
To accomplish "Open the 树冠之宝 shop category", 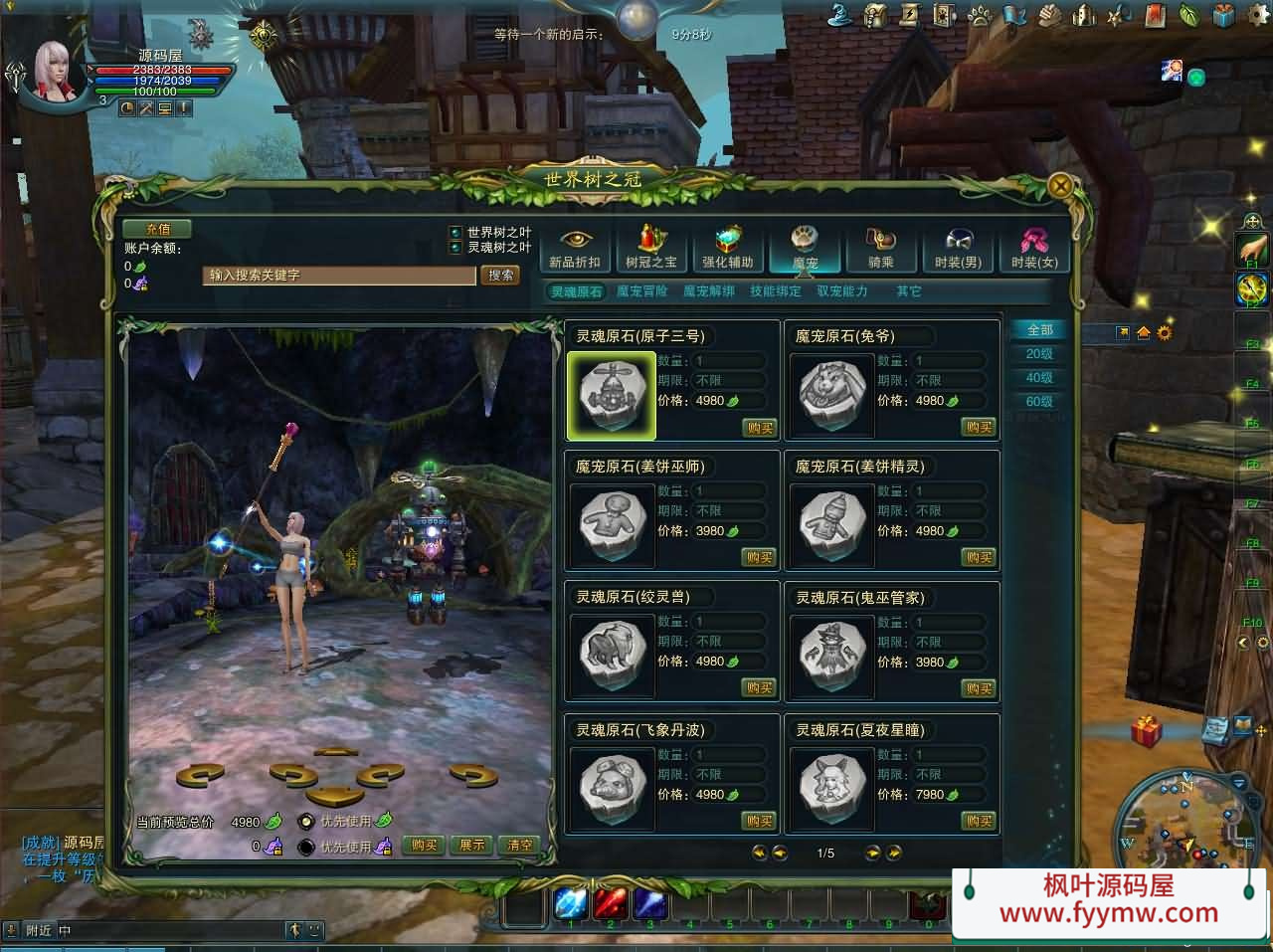I will click(x=651, y=248).
